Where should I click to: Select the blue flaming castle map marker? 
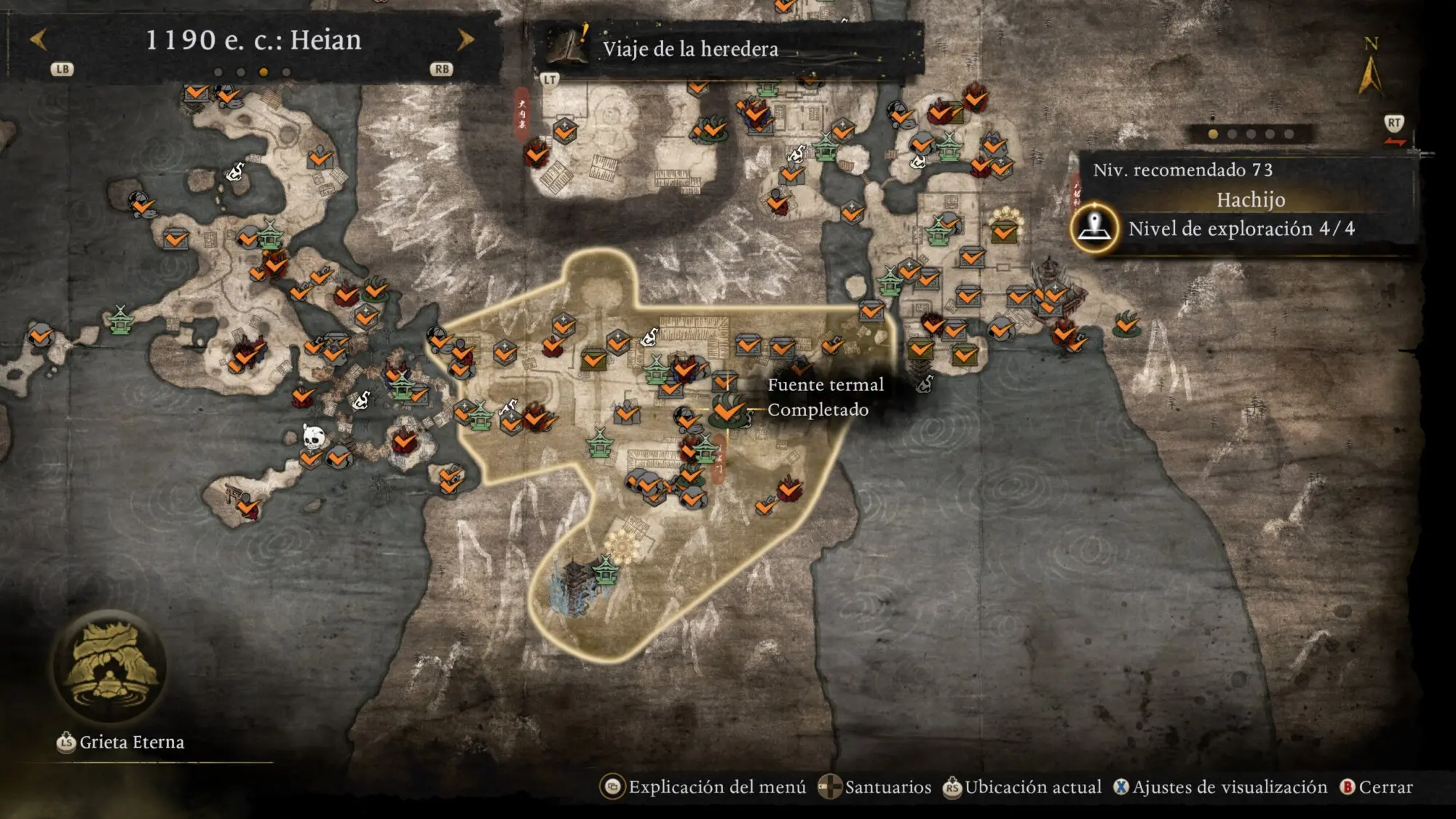pyautogui.click(x=577, y=588)
